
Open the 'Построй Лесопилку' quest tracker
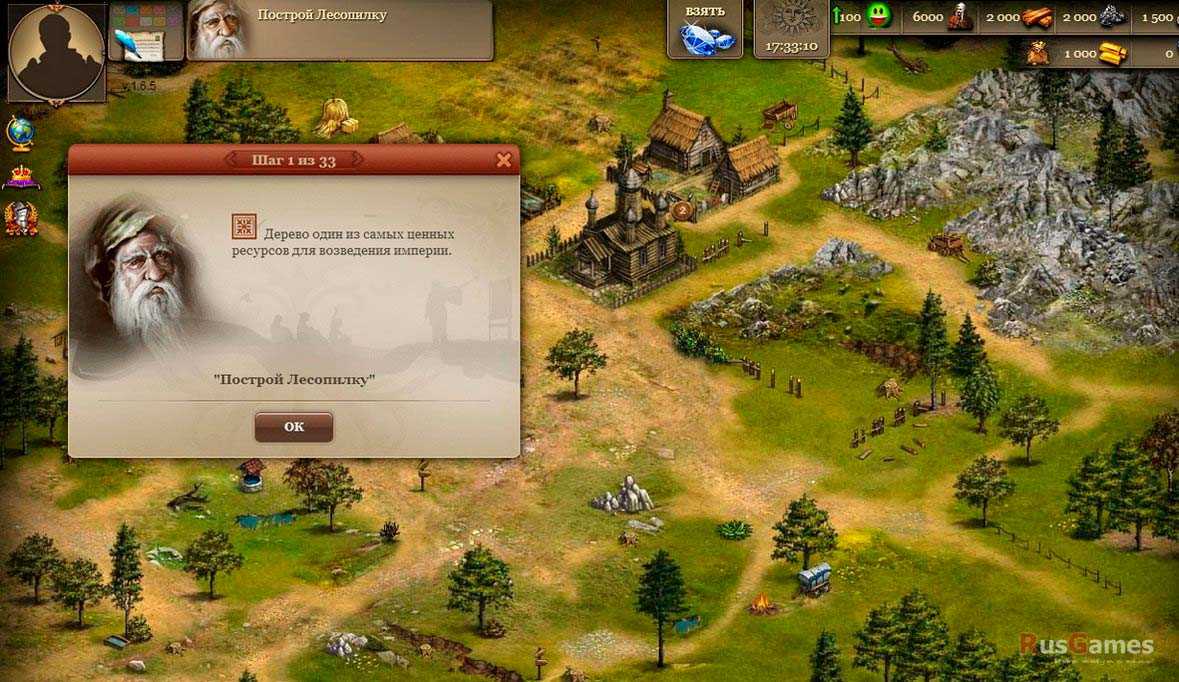pyautogui.click(x=340, y=30)
